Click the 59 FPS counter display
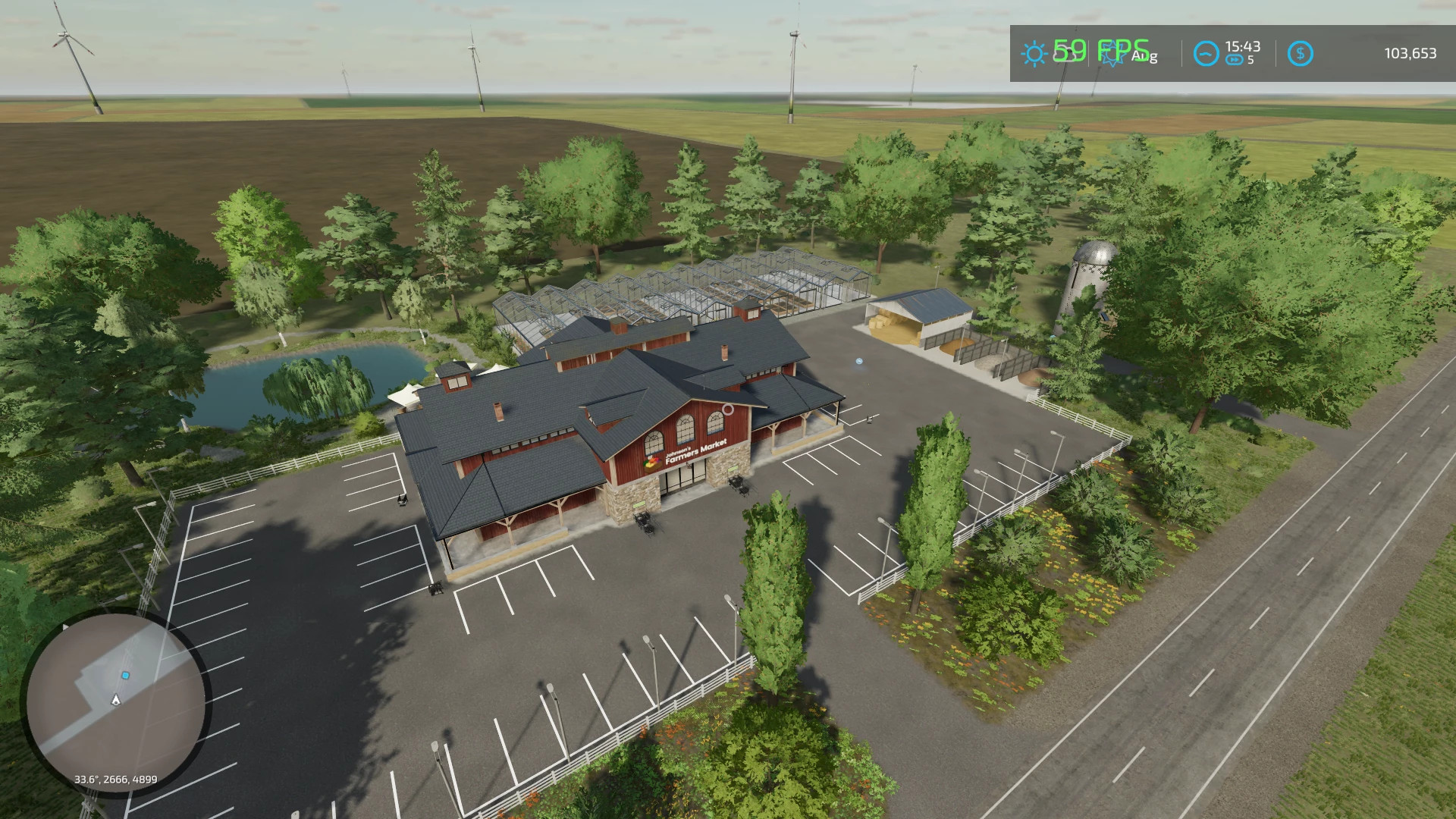 (1096, 50)
